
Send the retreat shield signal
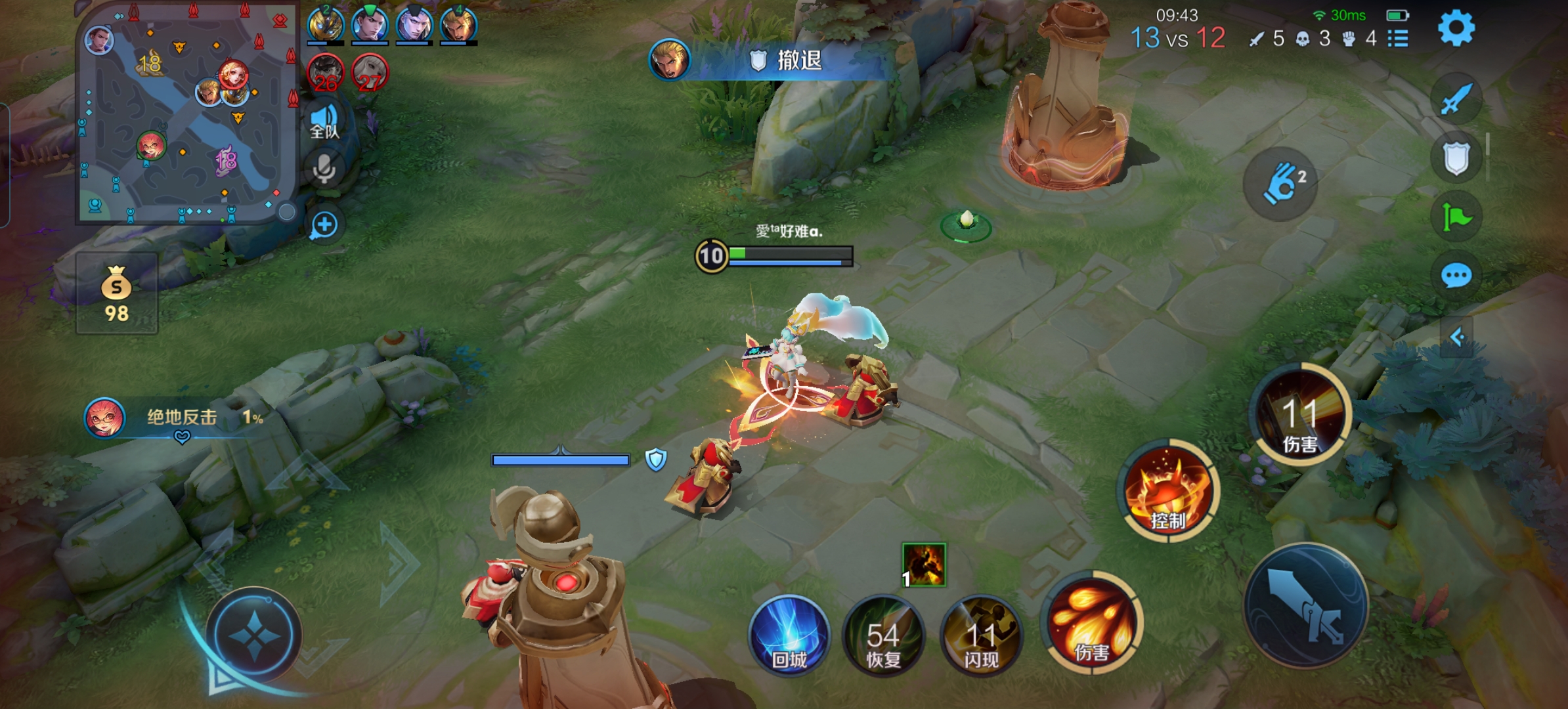point(1456,158)
